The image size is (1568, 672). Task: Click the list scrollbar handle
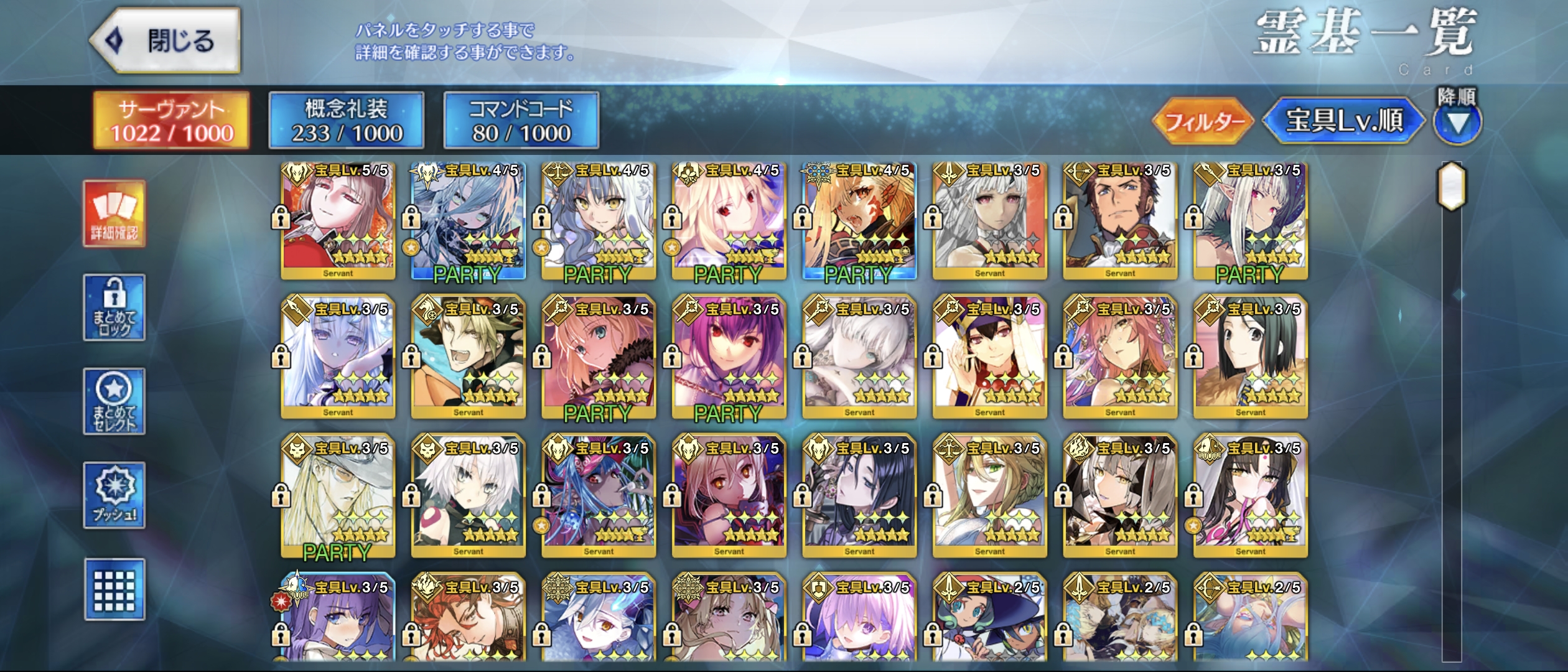coord(1451,185)
